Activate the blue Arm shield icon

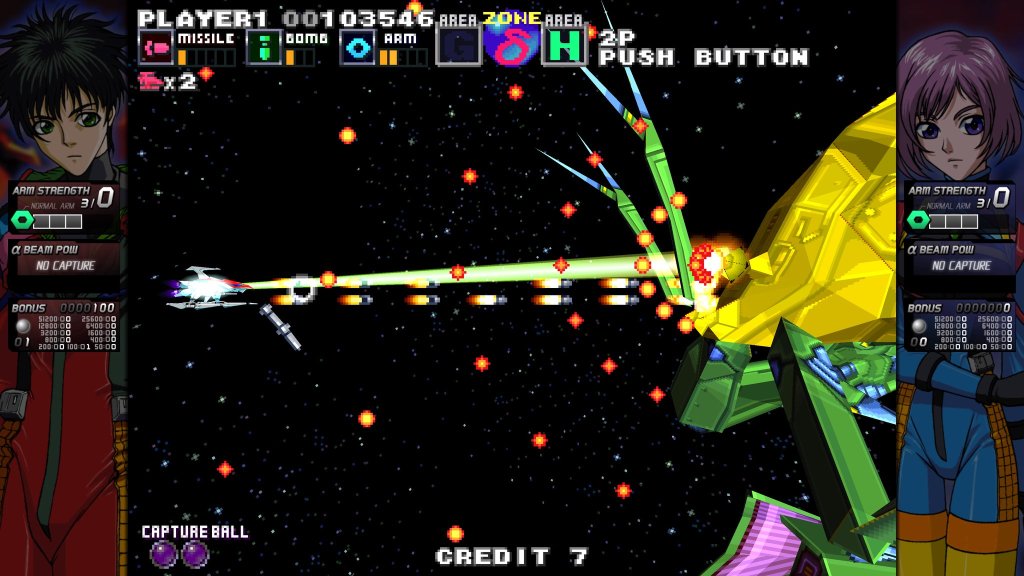(x=357, y=48)
